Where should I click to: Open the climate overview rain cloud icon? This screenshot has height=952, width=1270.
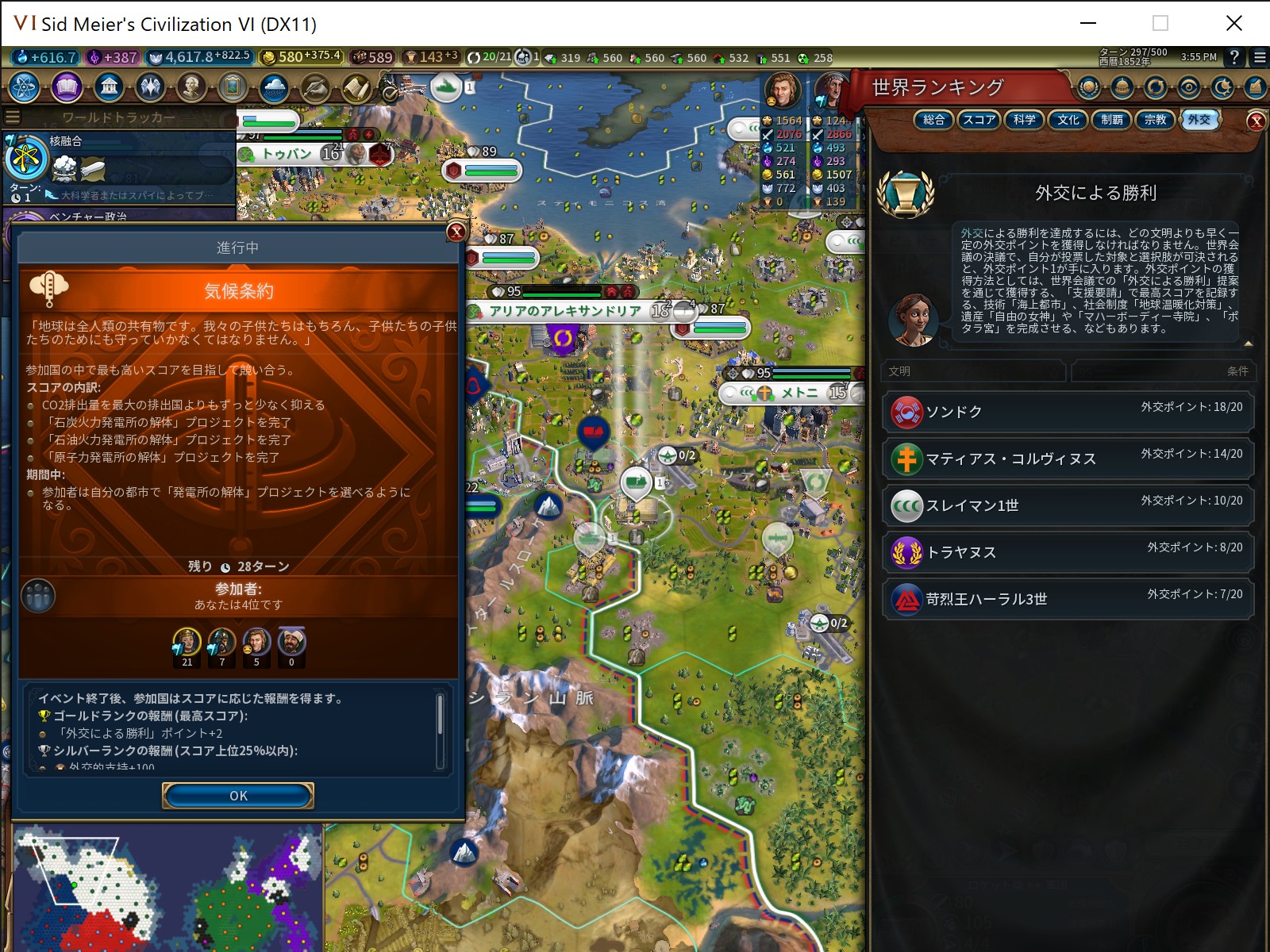coord(274,88)
